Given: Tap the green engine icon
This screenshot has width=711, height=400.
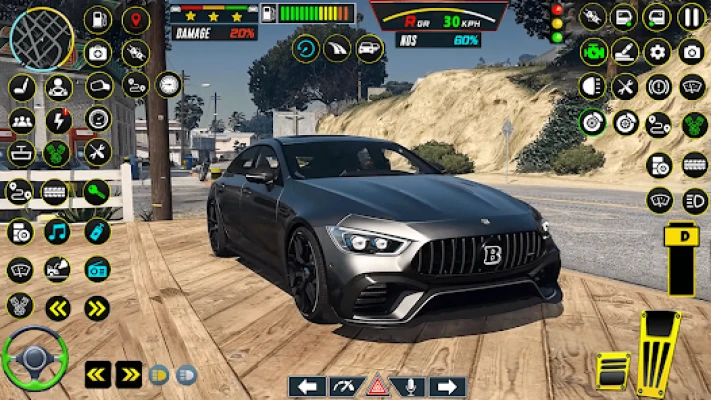Looking at the screenshot, I should point(593,51).
